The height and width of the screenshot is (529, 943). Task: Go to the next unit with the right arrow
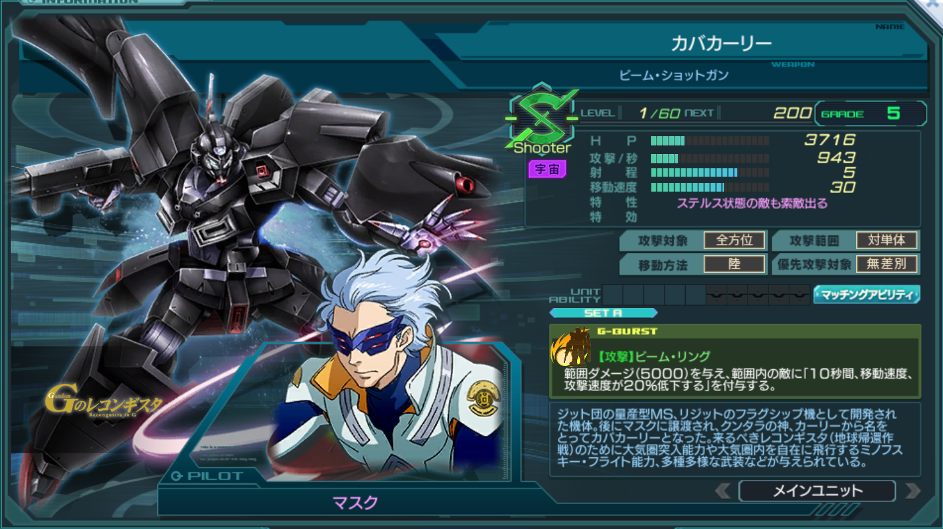tap(911, 491)
